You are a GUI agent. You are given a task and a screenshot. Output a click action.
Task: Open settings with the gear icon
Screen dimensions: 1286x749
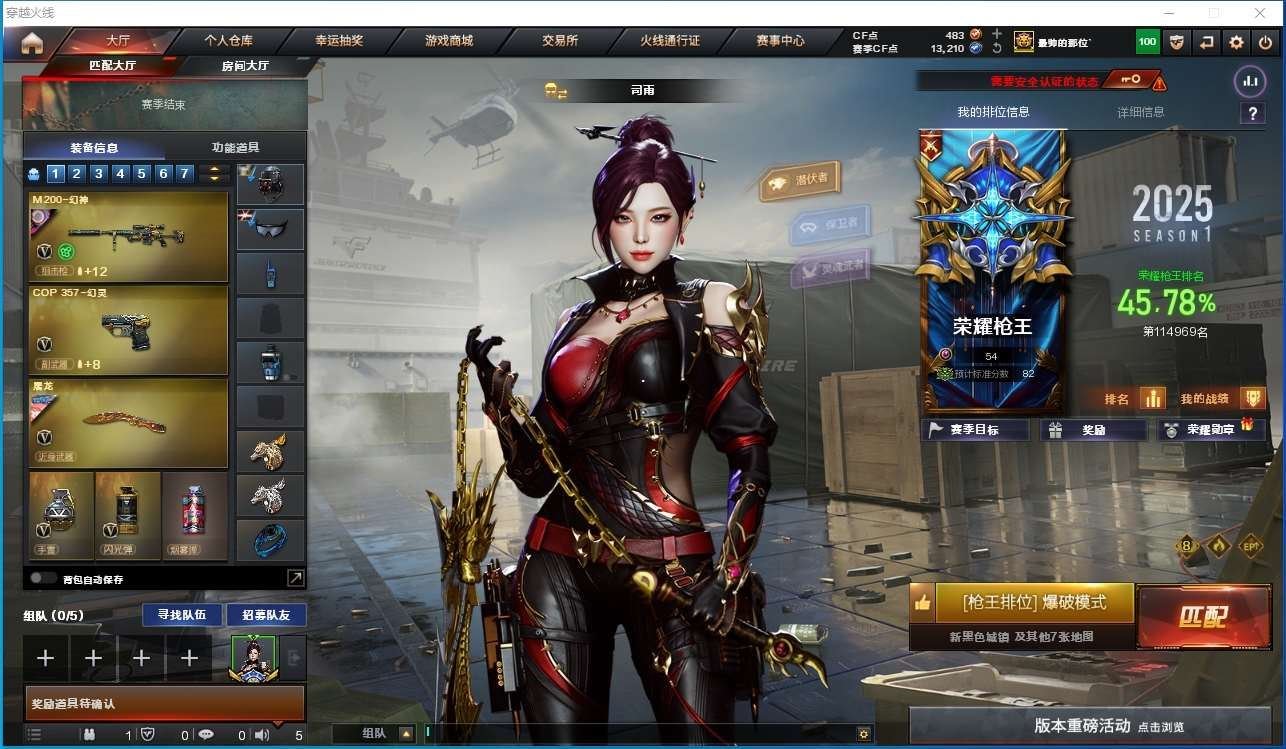pyautogui.click(x=1237, y=42)
